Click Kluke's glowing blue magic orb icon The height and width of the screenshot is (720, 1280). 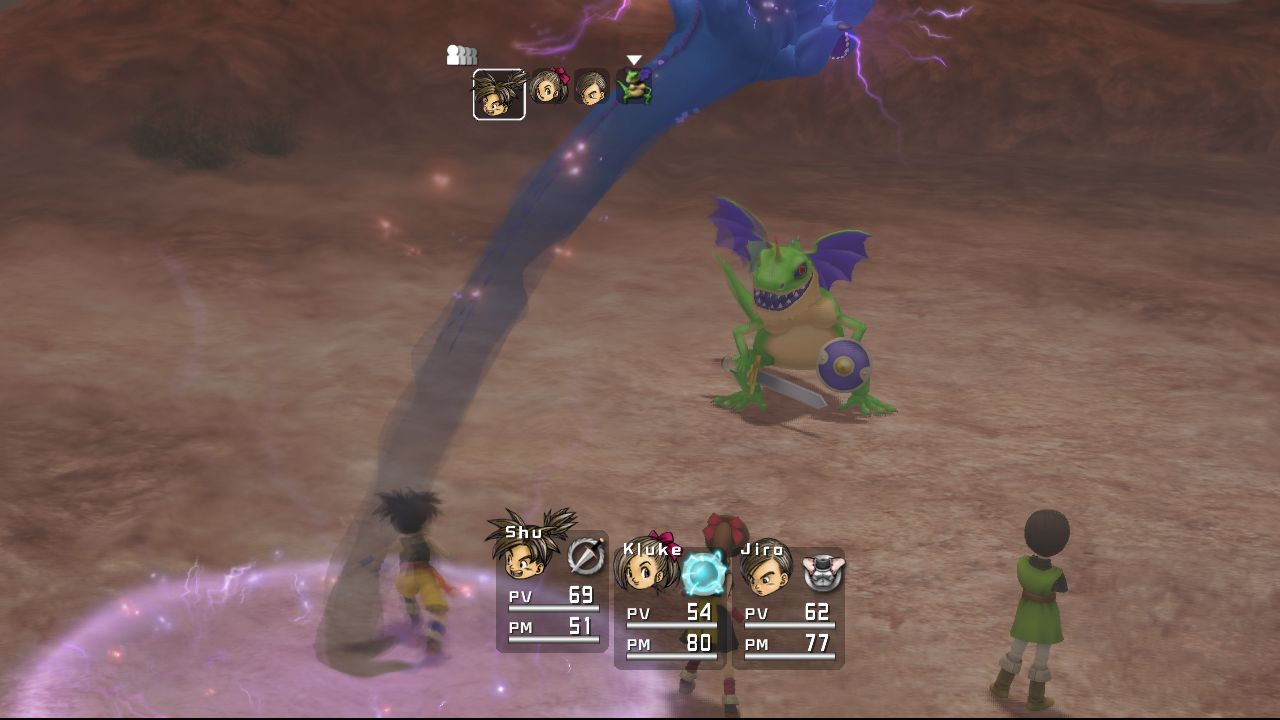[703, 573]
